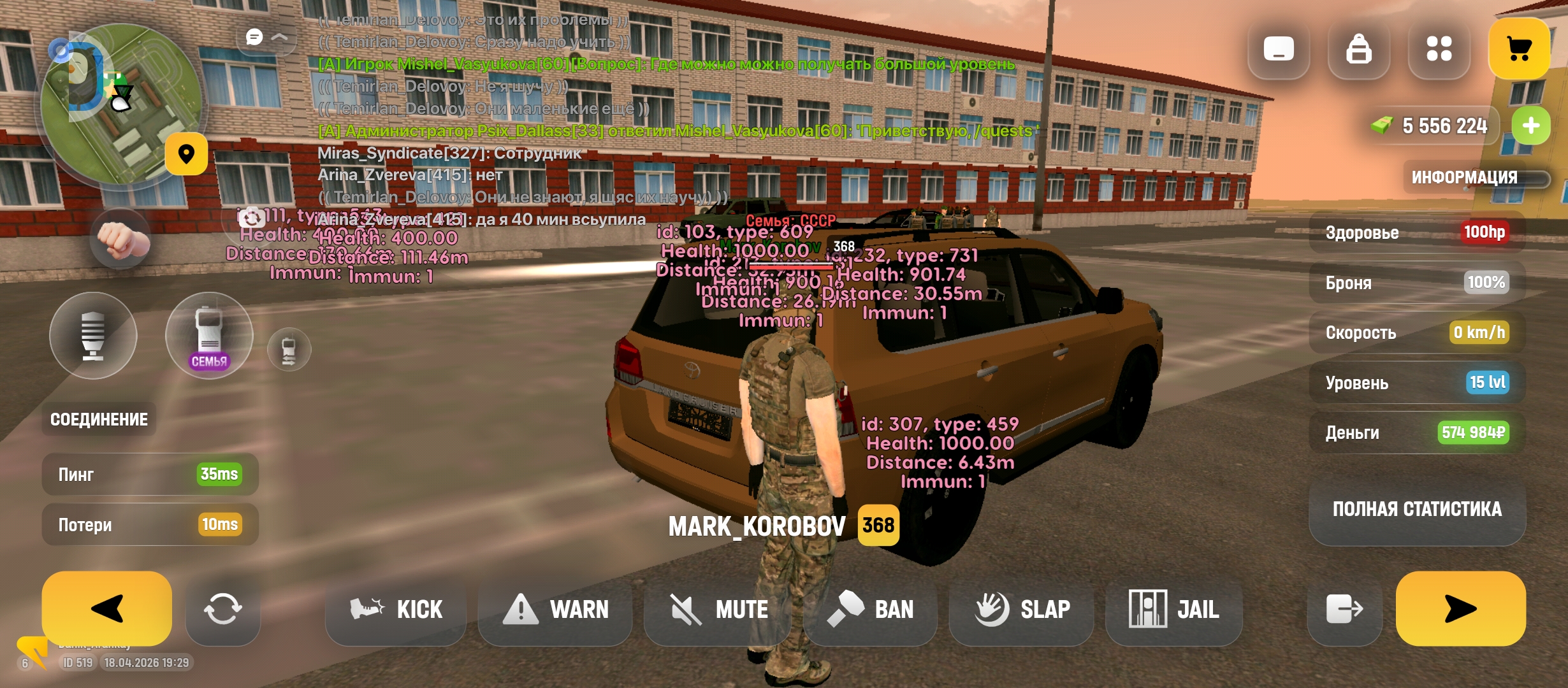1568x688 pixels.
Task: Click the yellow map pin marker button
Action: pyautogui.click(x=186, y=154)
